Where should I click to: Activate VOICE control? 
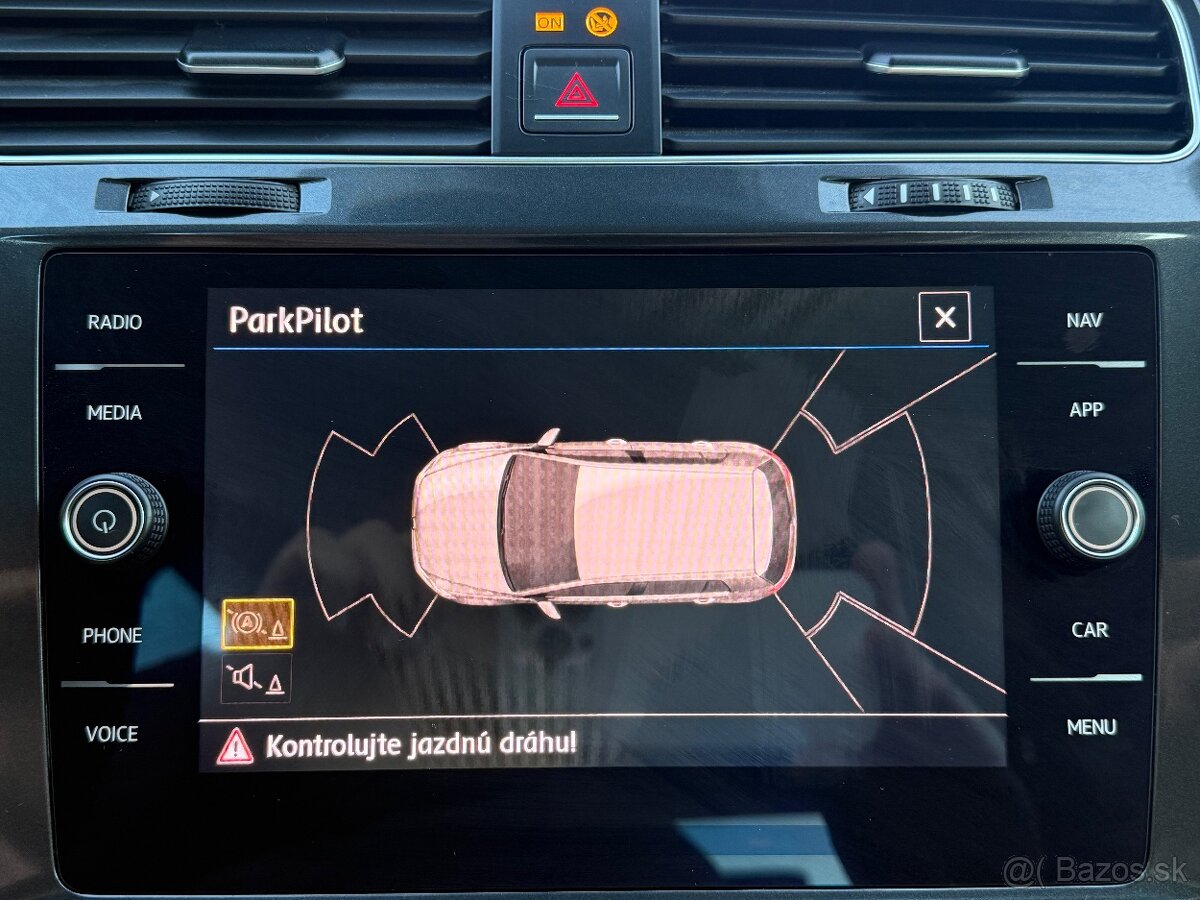pyautogui.click(x=112, y=734)
